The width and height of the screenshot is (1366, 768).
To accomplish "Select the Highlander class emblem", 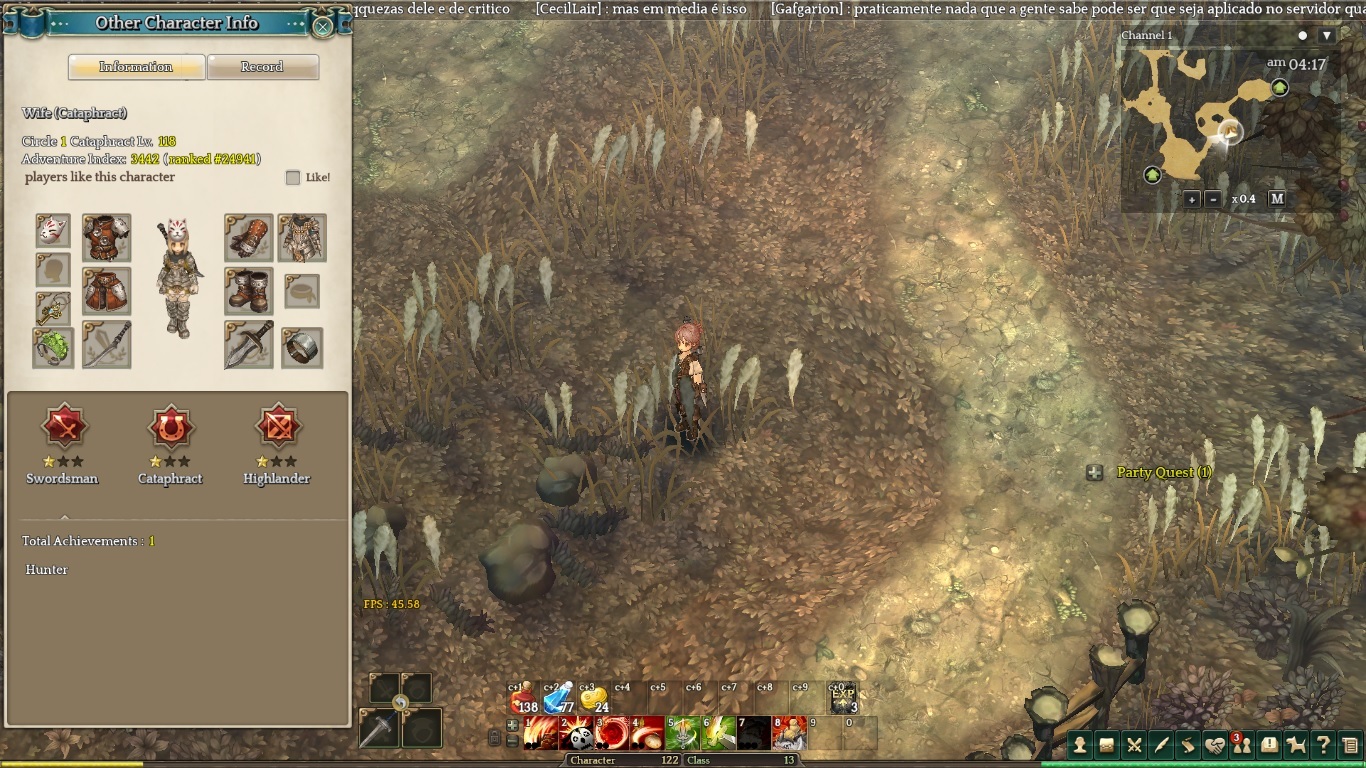I will (277, 428).
